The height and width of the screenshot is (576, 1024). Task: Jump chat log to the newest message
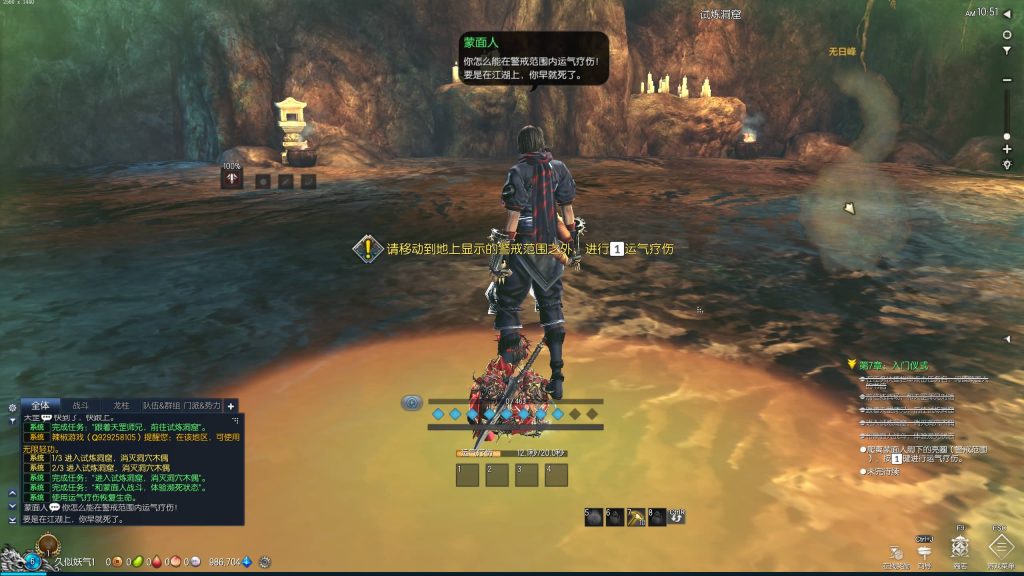(x=12, y=520)
